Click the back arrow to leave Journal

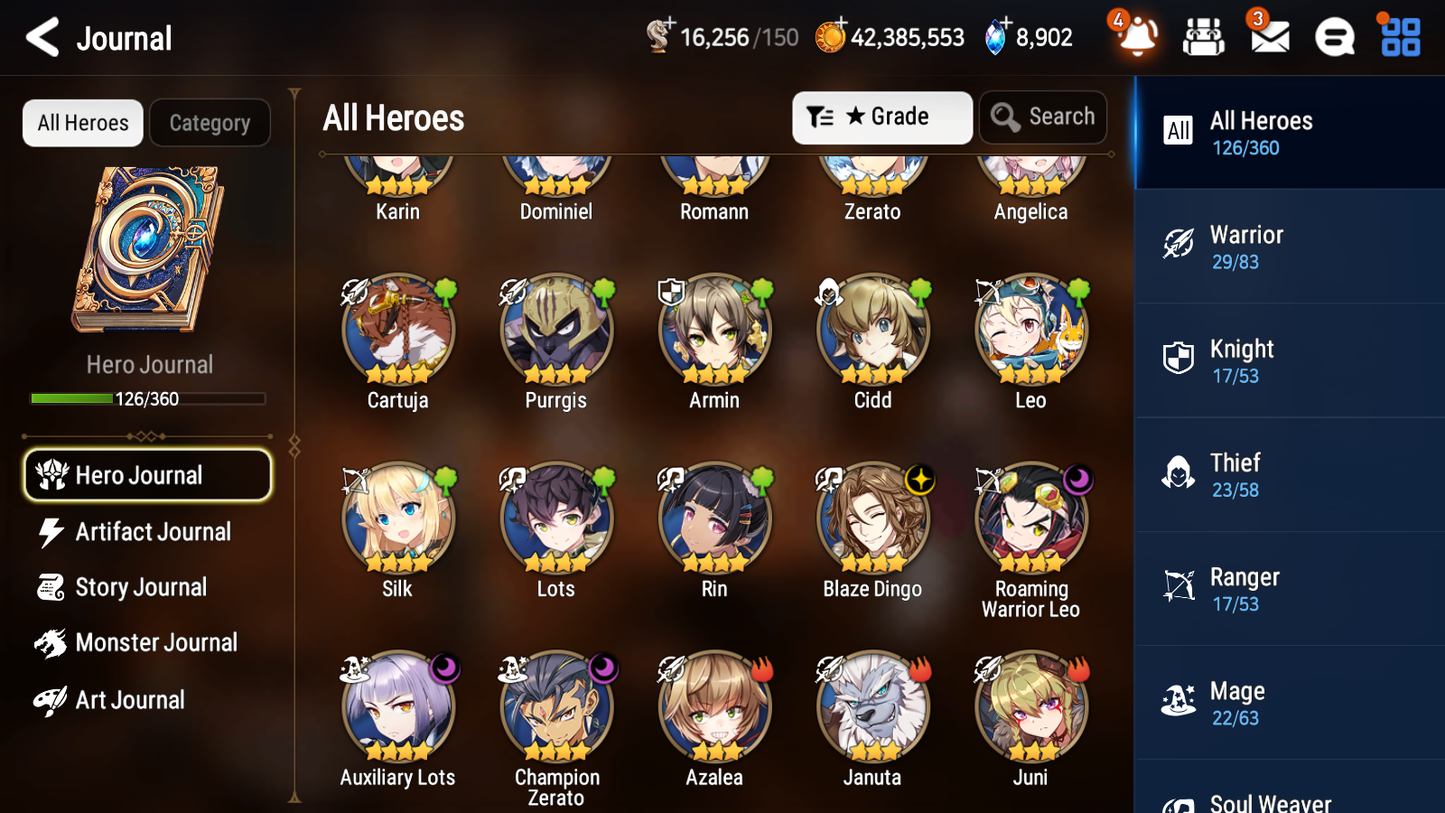click(41, 37)
